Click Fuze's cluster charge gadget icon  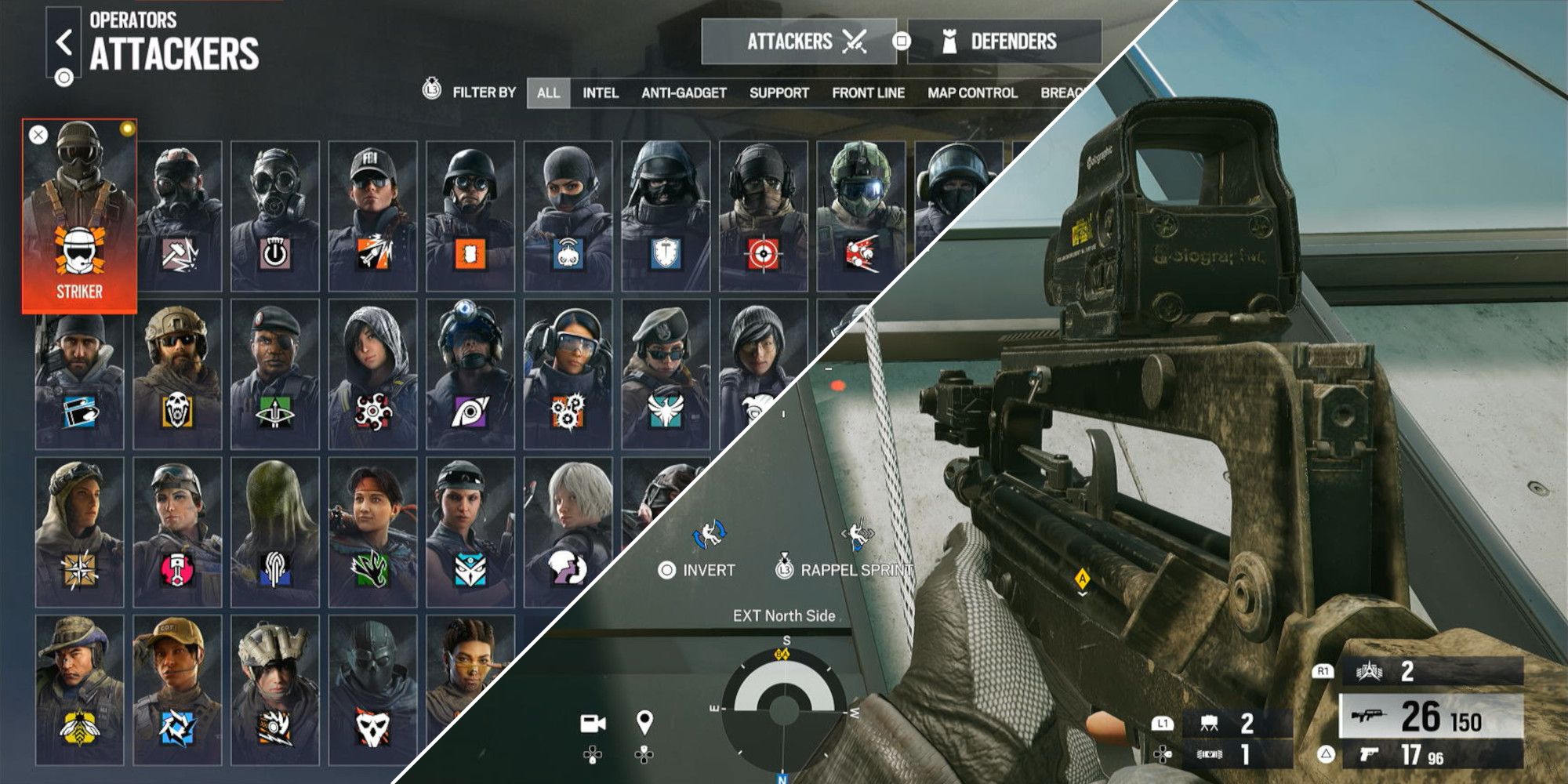click(x=860, y=252)
